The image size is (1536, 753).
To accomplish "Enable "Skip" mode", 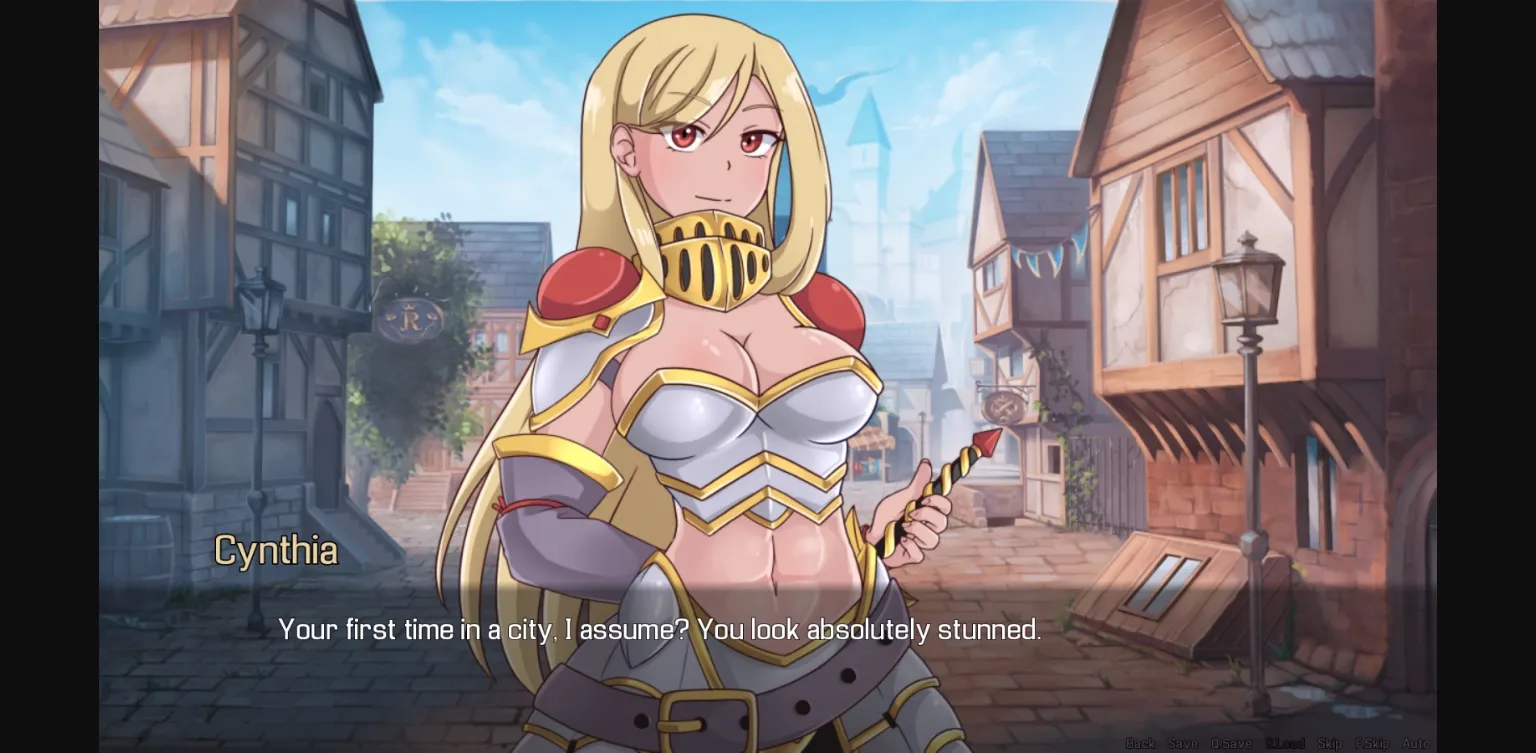I will (1330, 743).
